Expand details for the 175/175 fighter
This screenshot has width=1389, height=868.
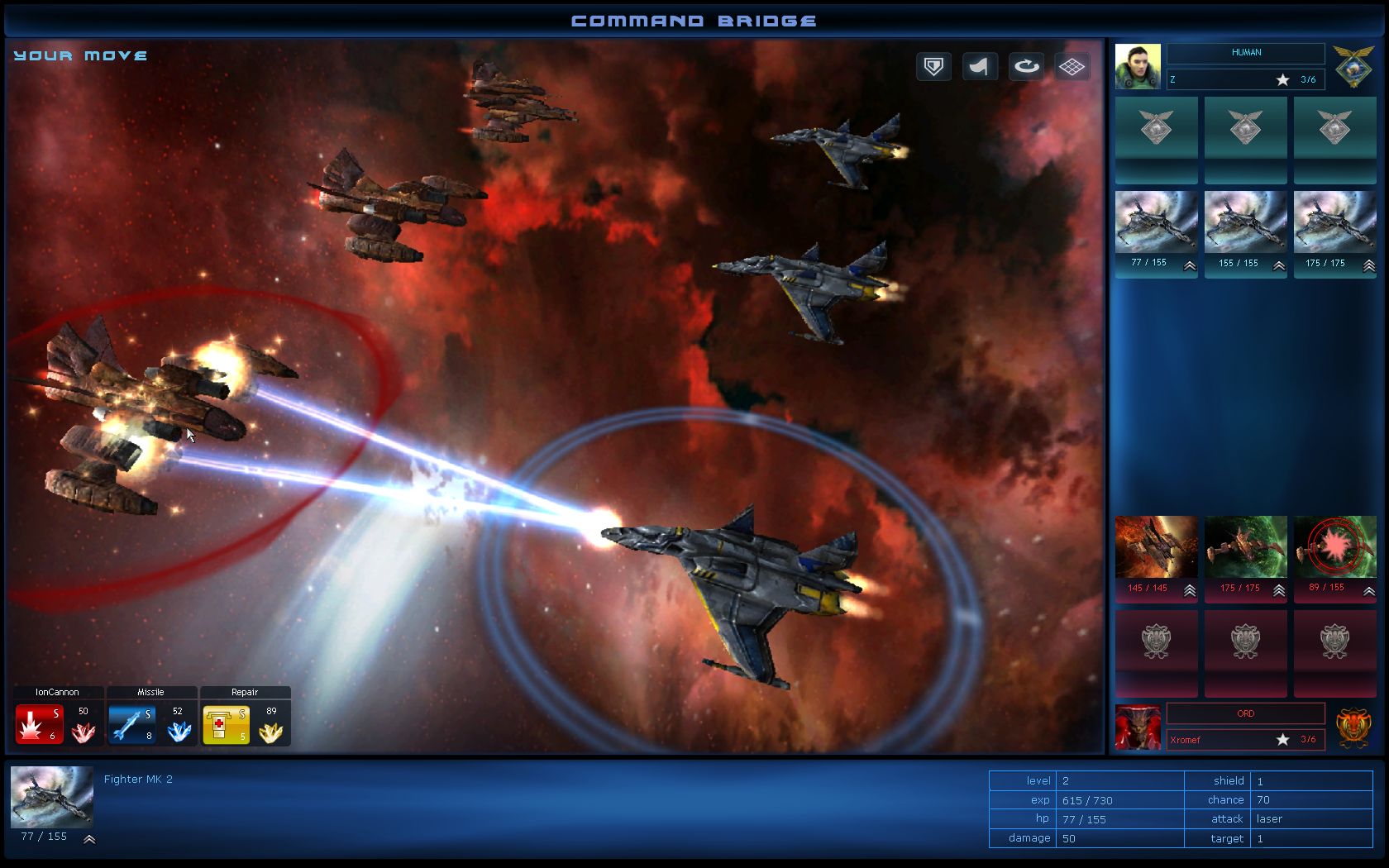1367,267
